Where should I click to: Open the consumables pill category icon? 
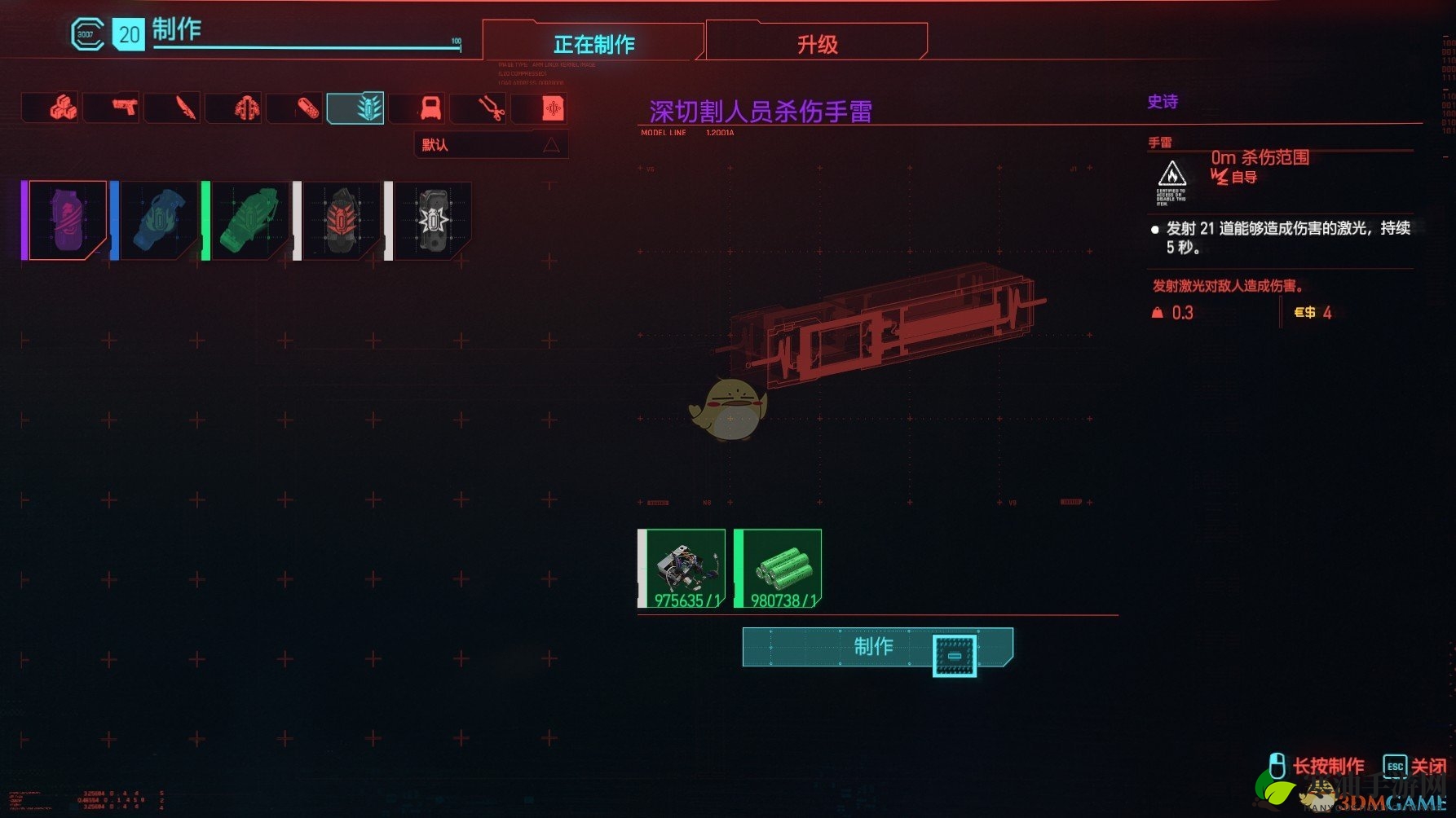click(x=295, y=108)
